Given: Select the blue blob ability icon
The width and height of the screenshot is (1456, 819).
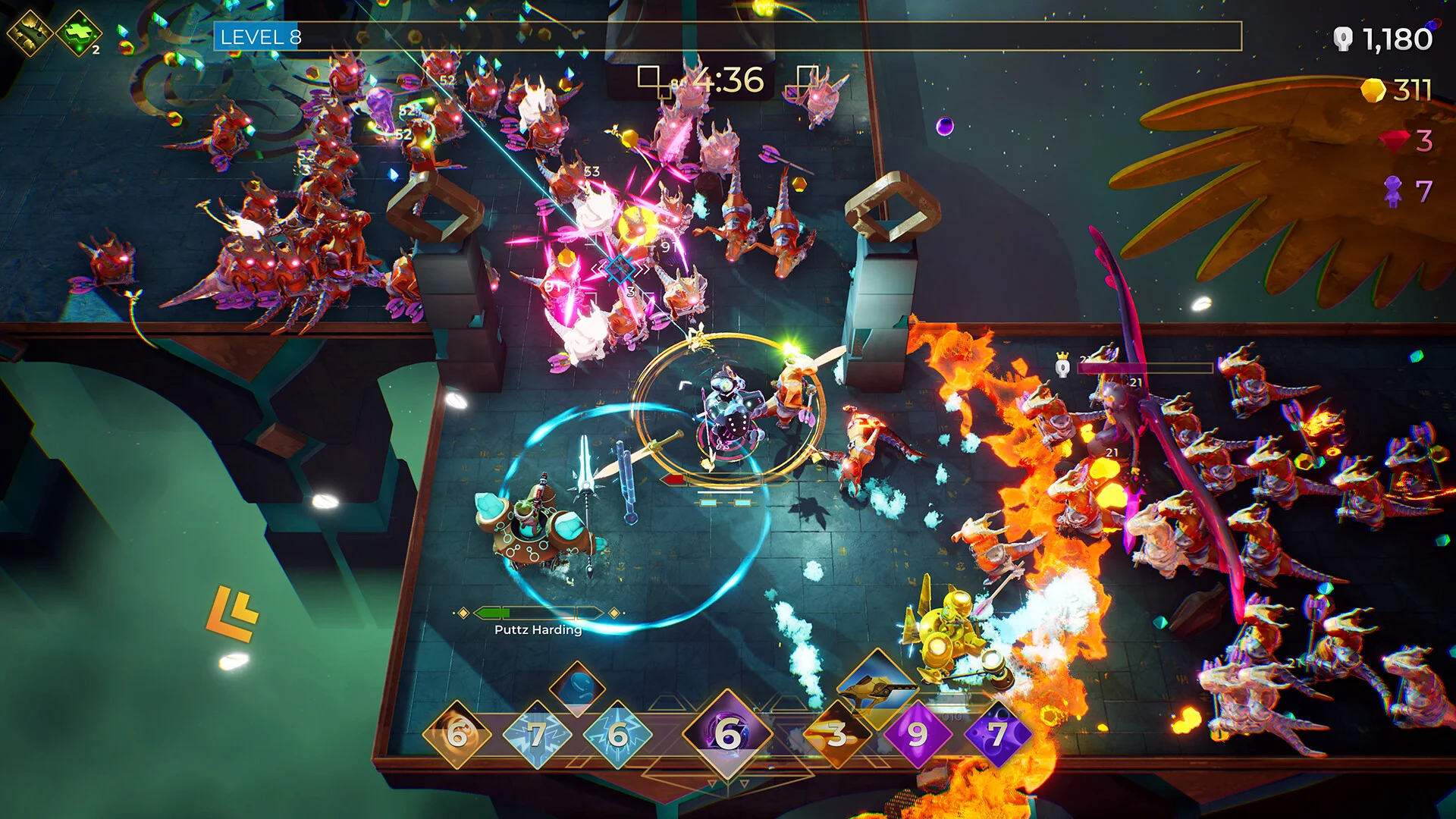Looking at the screenshot, I should 577,688.
